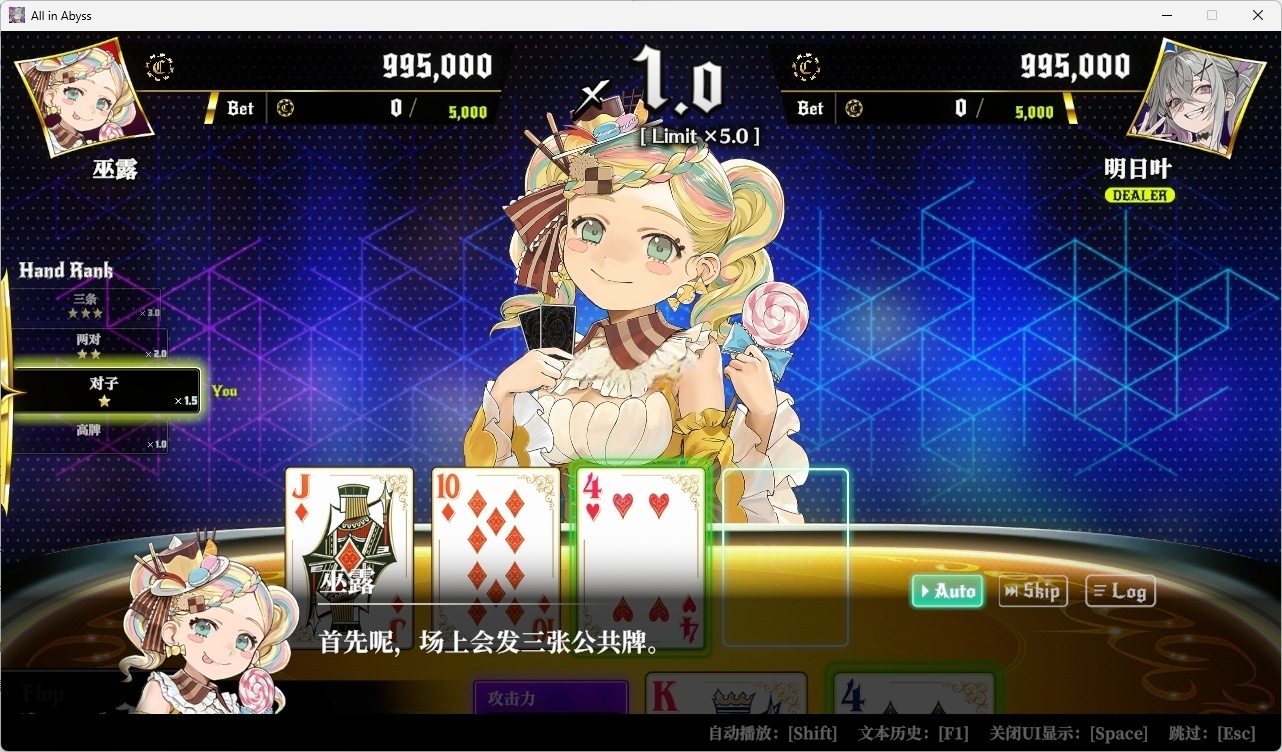Enable Auto play mode
The image size is (1282, 752).
point(946,591)
